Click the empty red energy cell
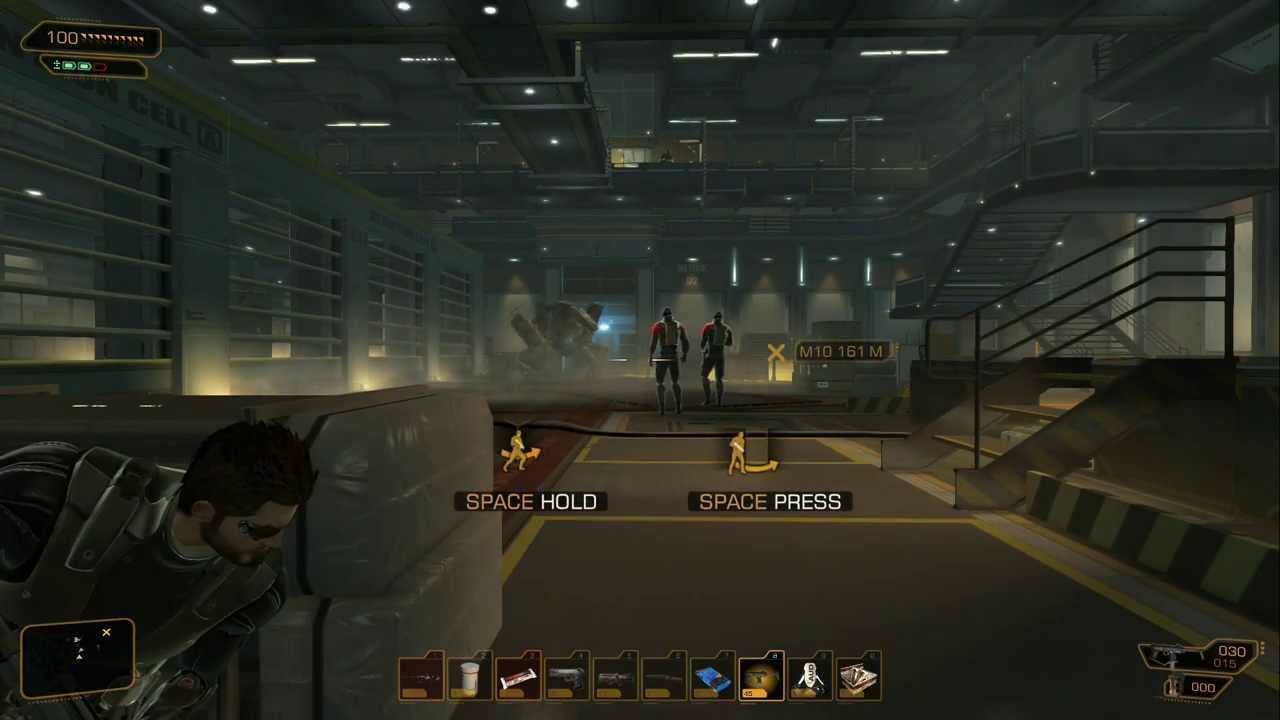Viewport: 1280px width, 720px height. click(x=100, y=66)
